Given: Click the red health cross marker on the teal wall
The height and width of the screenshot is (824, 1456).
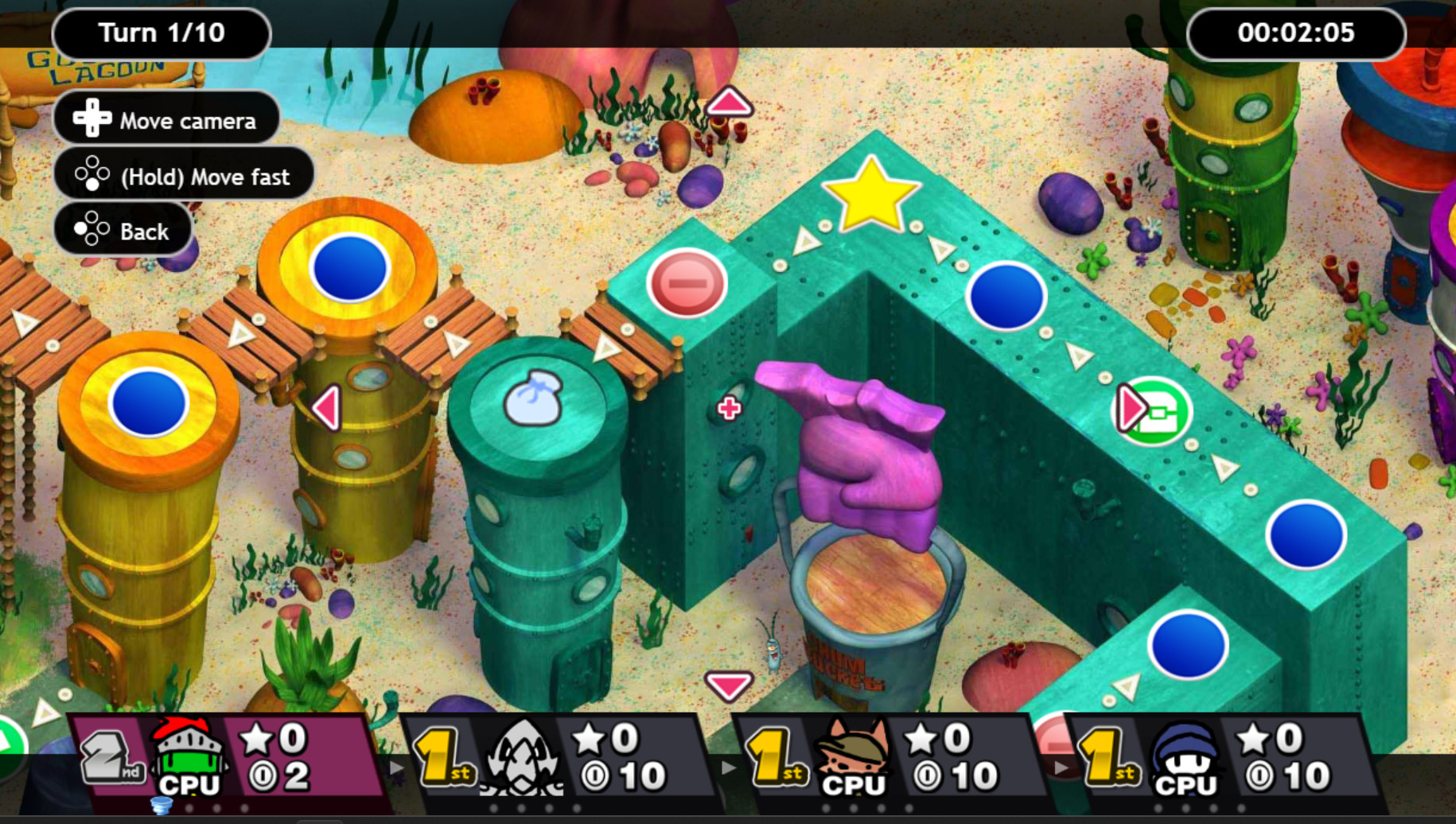Looking at the screenshot, I should [729, 408].
